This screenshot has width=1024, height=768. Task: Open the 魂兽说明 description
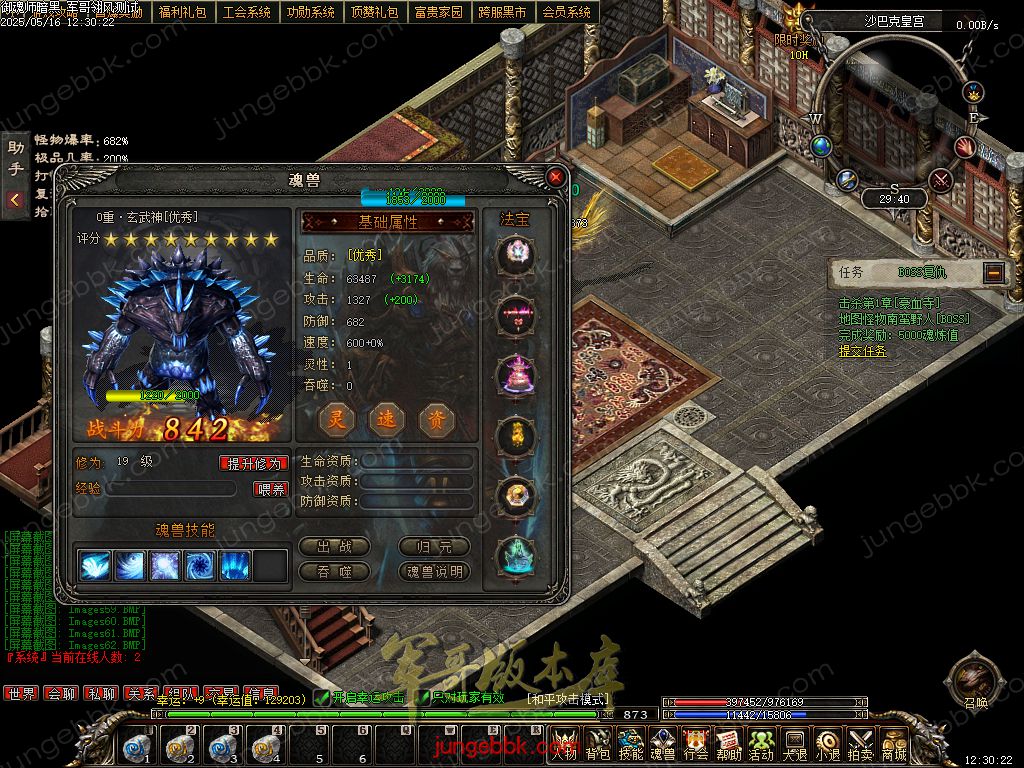tap(434, 571)
